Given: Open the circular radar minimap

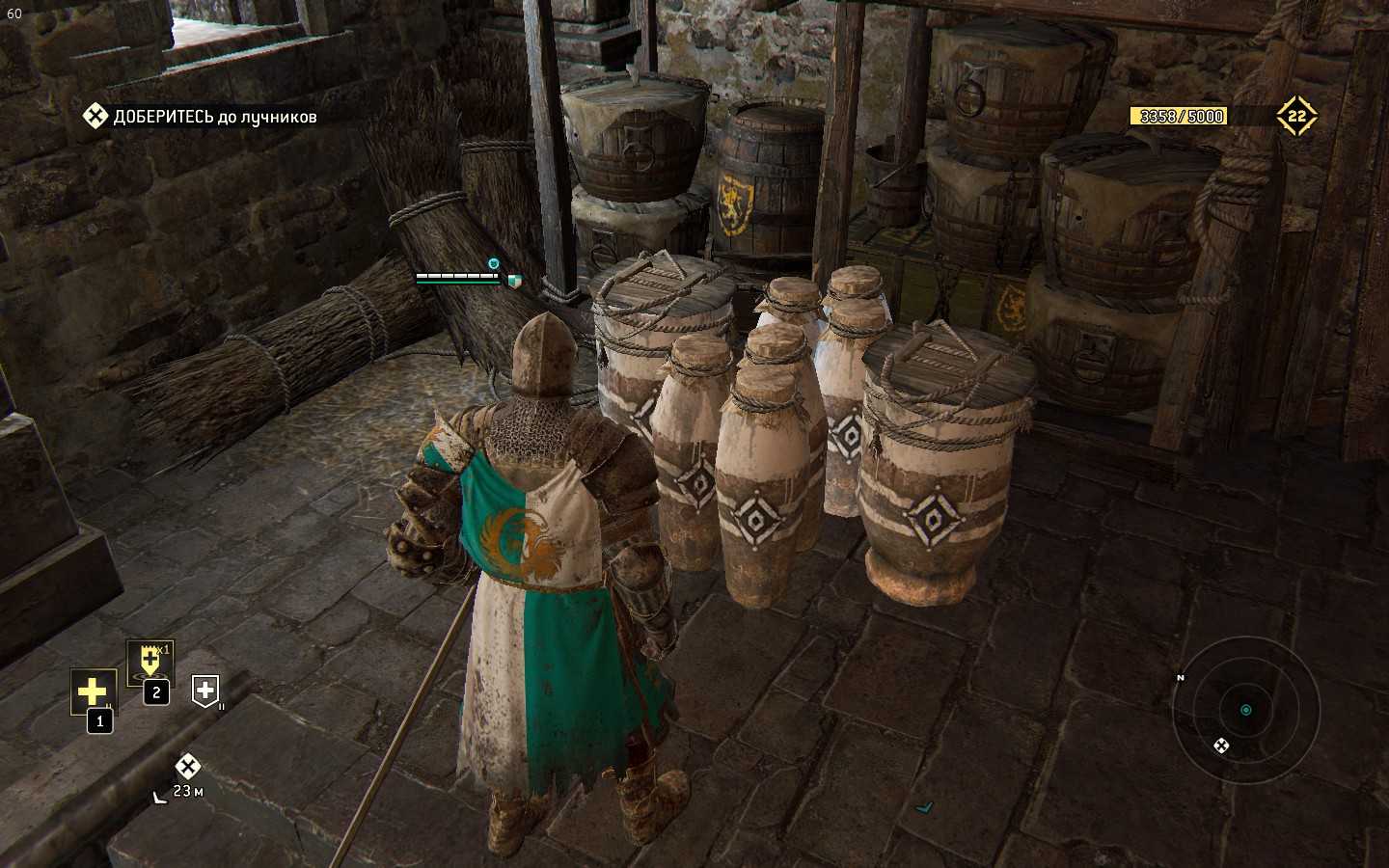Looking at the screenshot, I should (1245, 710).
